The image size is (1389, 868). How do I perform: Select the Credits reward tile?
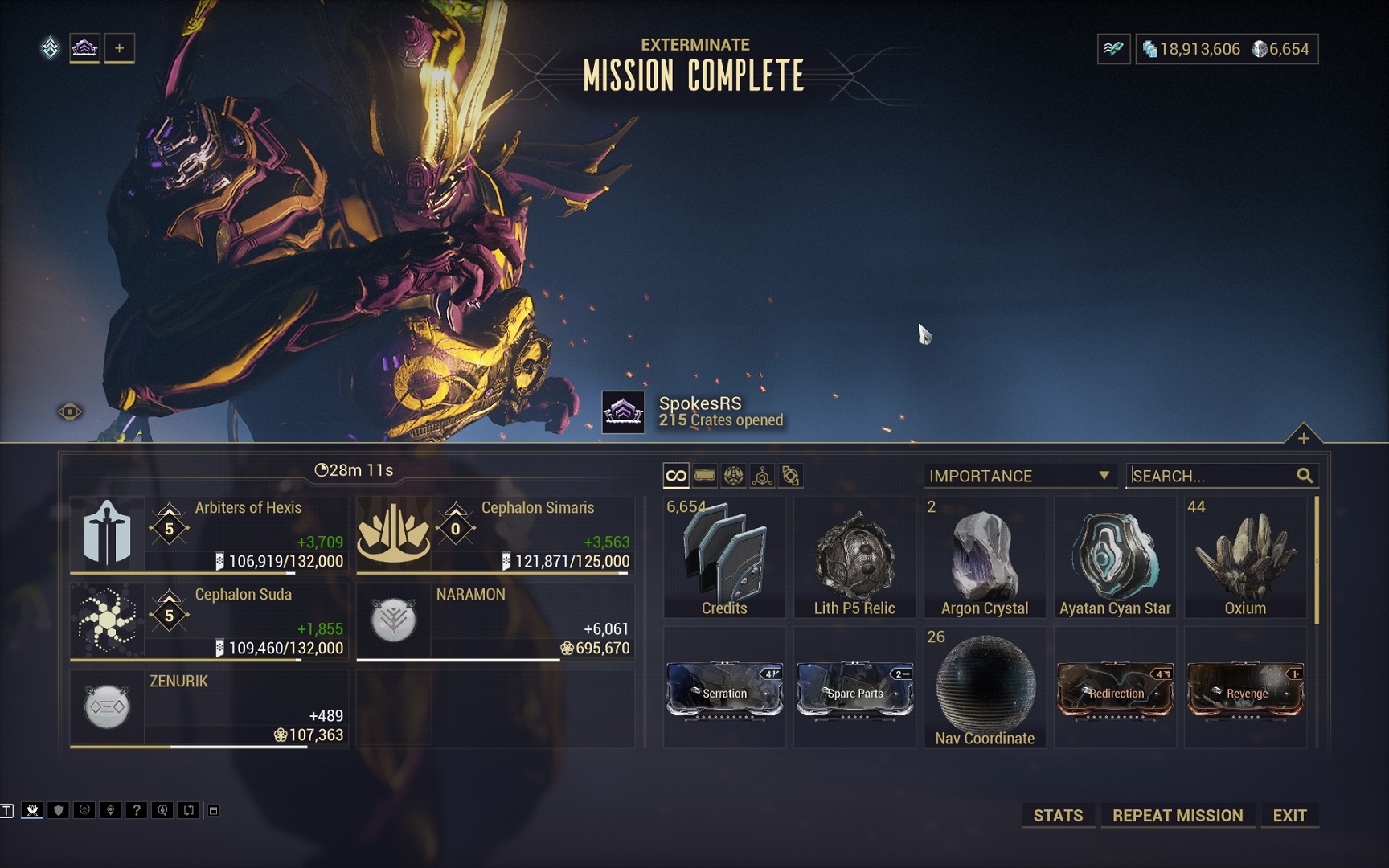tap(724, 558)
